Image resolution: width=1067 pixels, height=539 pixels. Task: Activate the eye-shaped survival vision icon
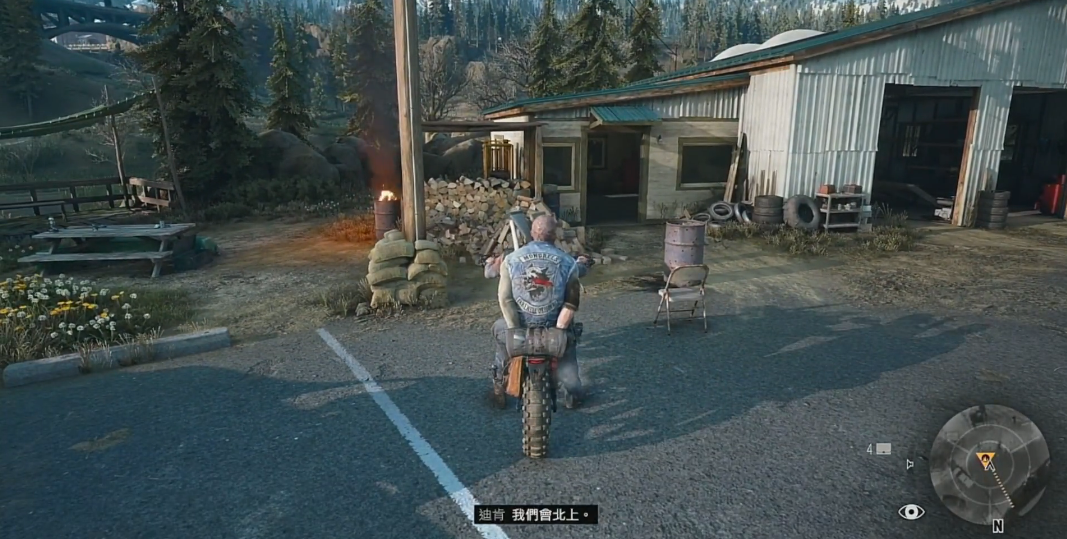[x=910, y=512]
